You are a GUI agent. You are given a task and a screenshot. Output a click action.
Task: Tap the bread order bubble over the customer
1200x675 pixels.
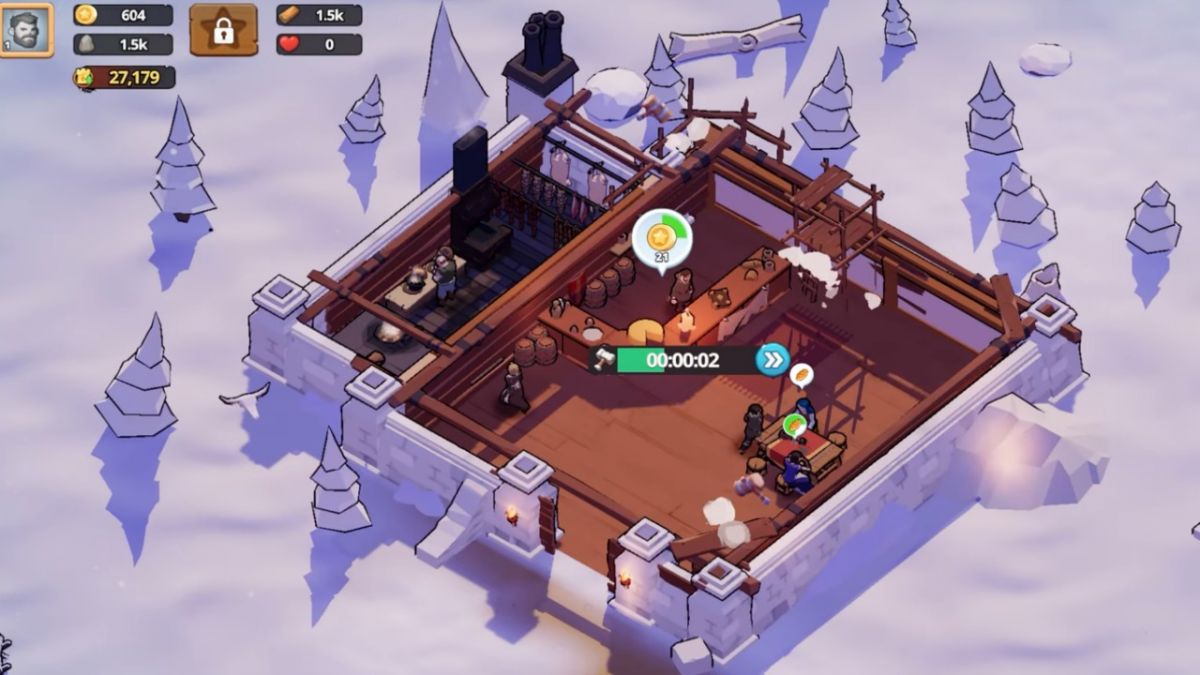800,376
